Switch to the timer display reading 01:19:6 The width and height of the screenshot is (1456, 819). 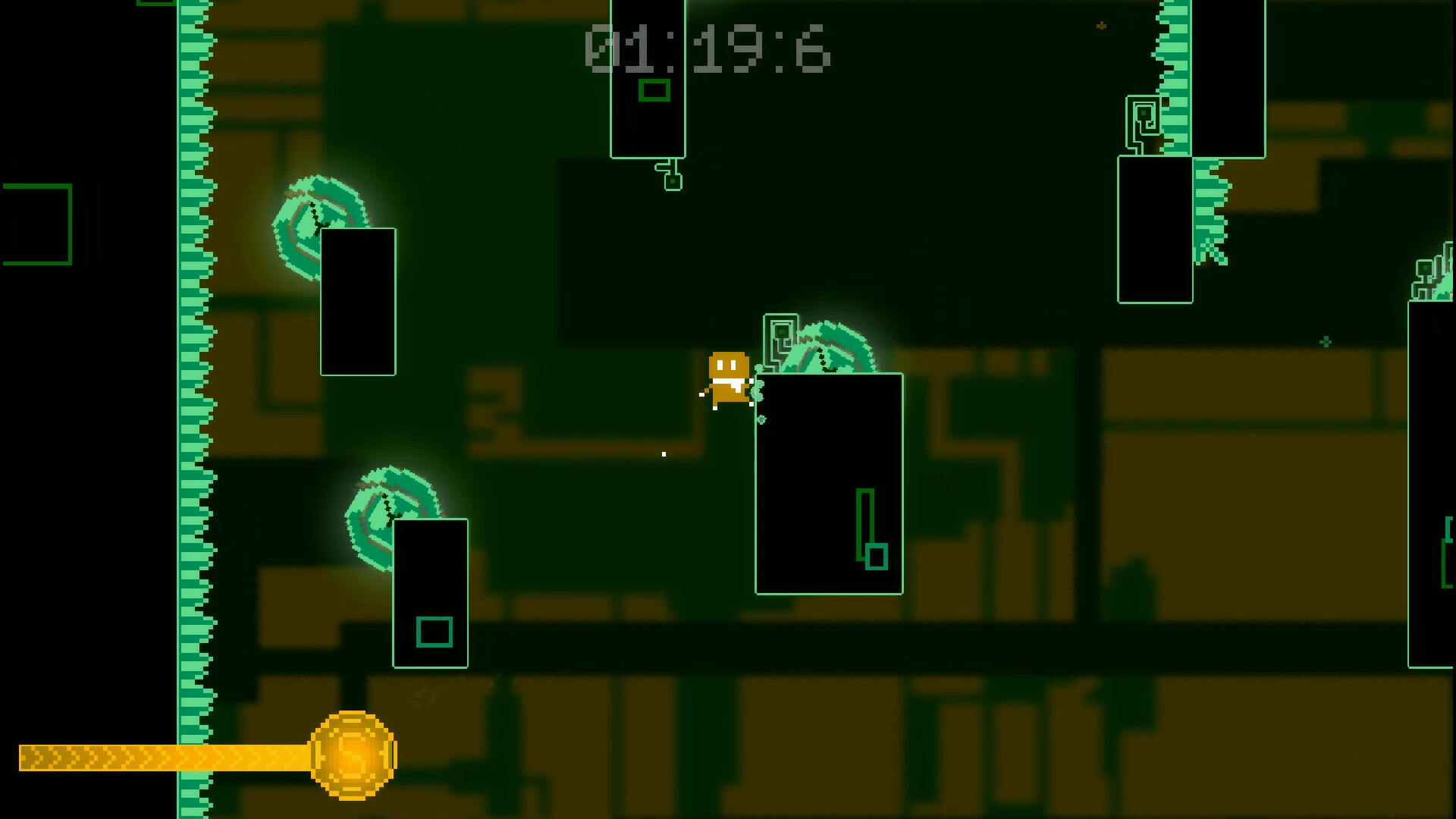click(705, 47)
